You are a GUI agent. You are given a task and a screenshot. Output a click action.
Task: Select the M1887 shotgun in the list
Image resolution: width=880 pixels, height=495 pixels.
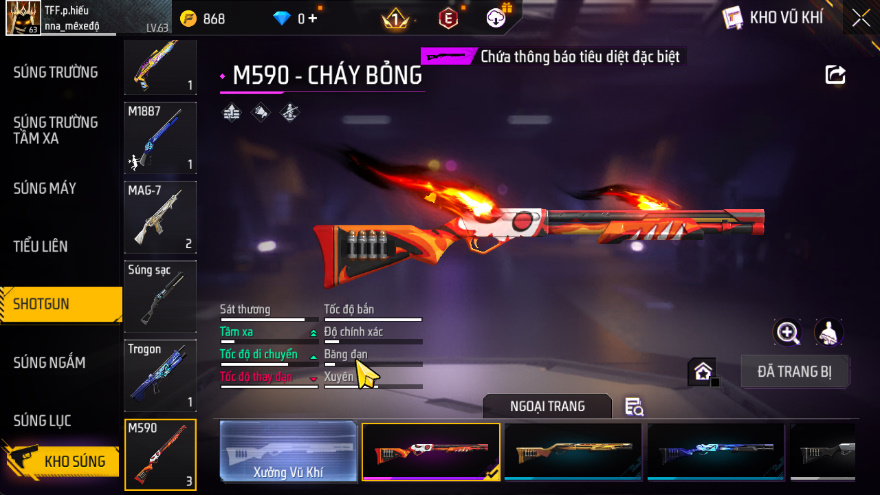click(160, 138)
